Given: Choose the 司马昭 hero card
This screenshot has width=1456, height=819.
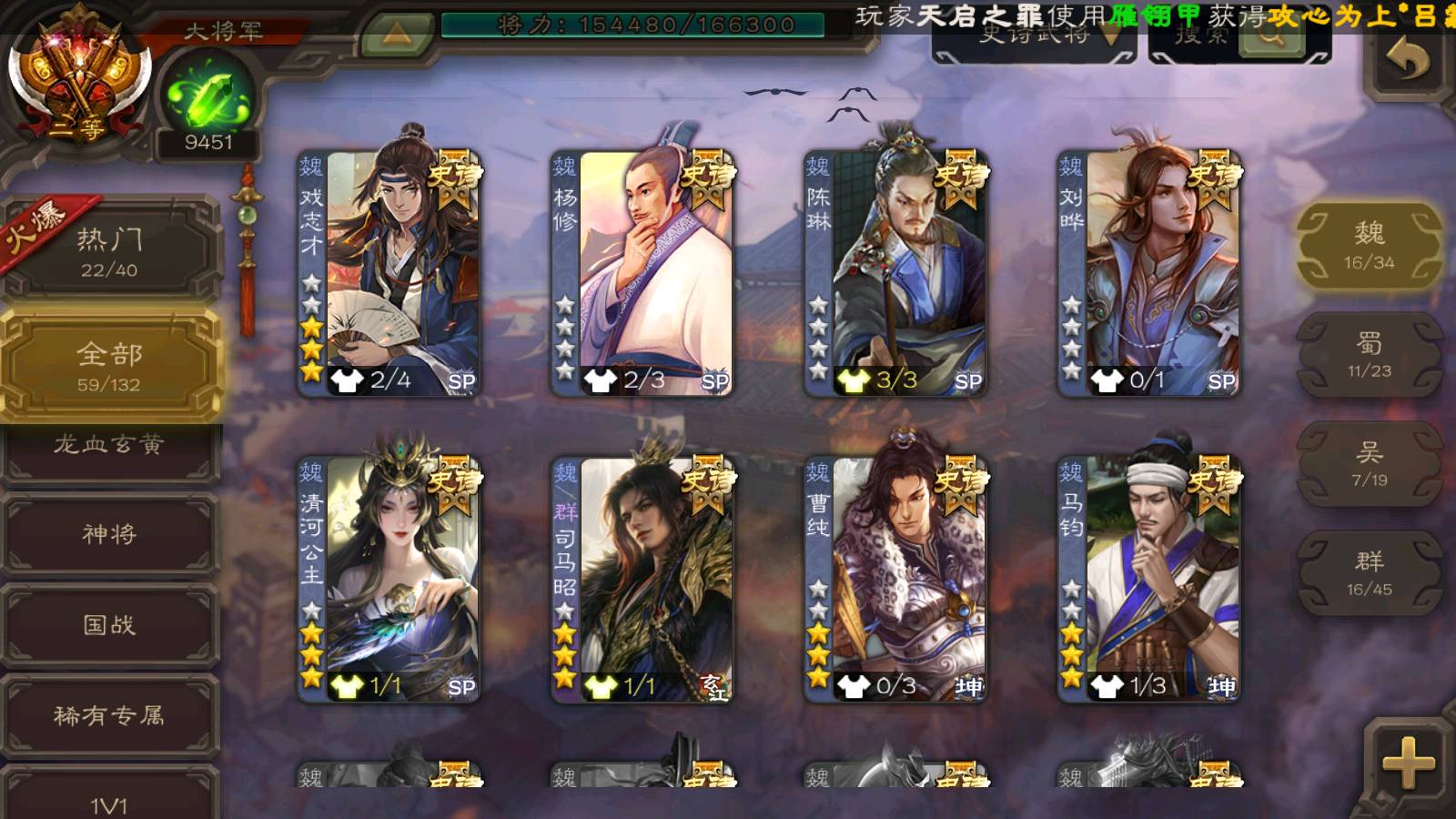Looking at the screenshot, I should 642,579.
